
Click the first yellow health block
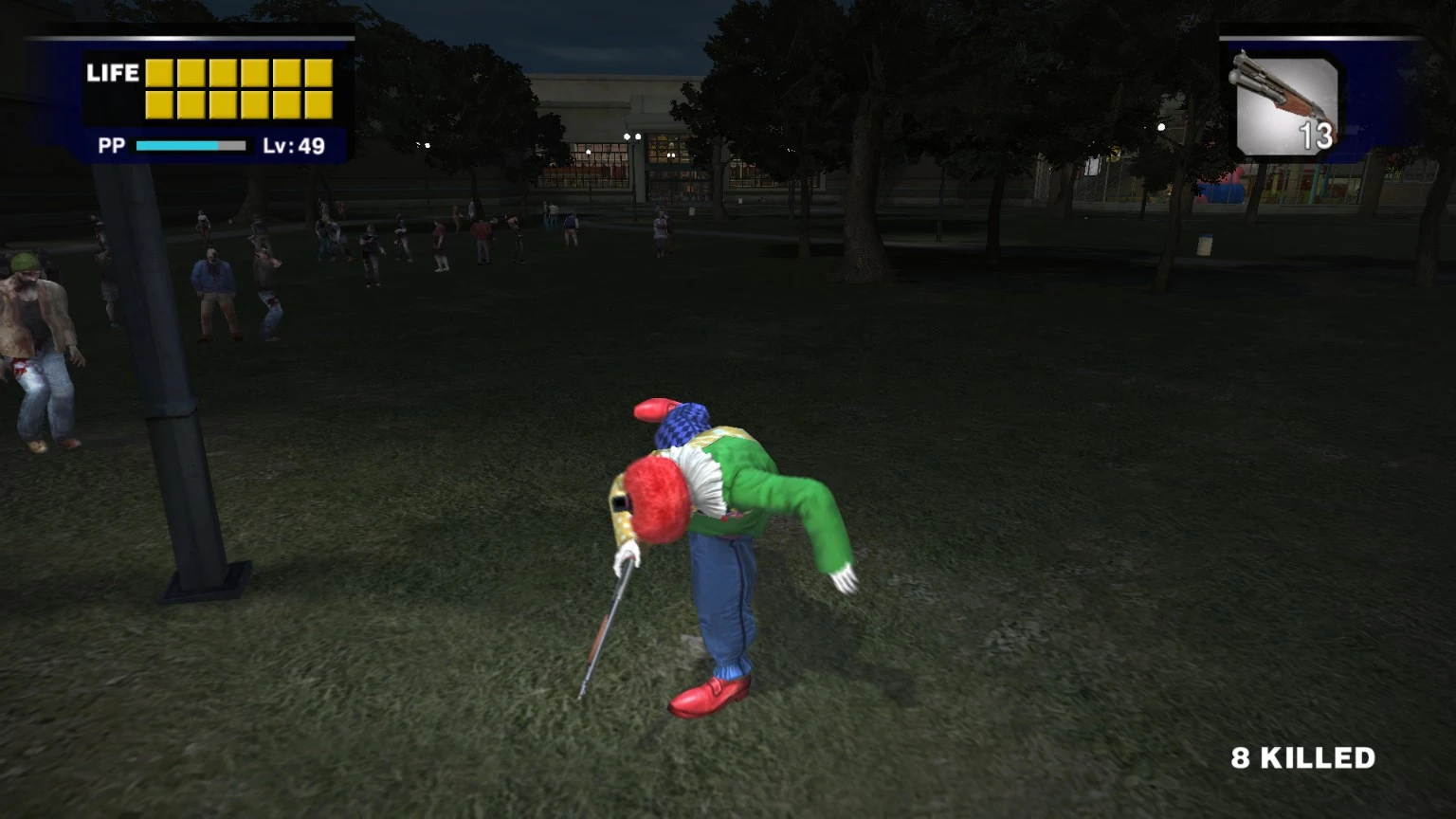(x=160, y=72)
